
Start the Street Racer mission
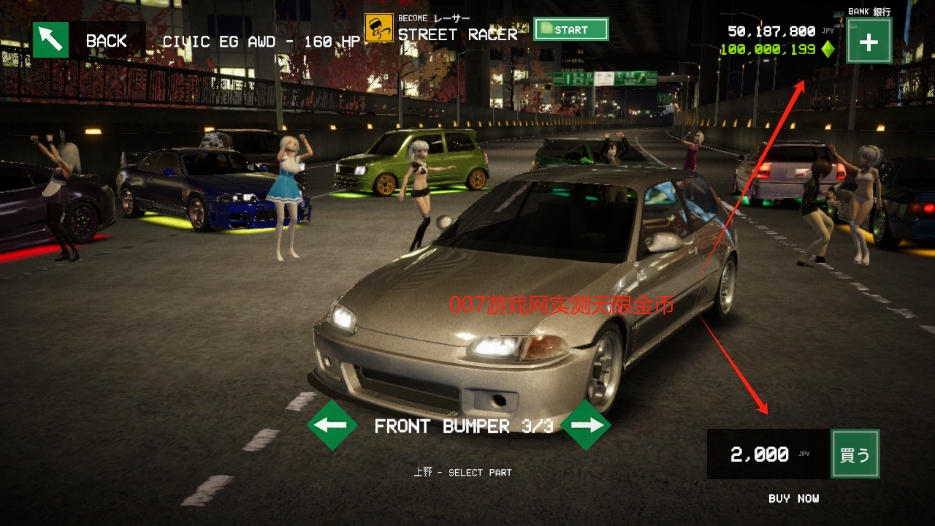click(571, 29)
